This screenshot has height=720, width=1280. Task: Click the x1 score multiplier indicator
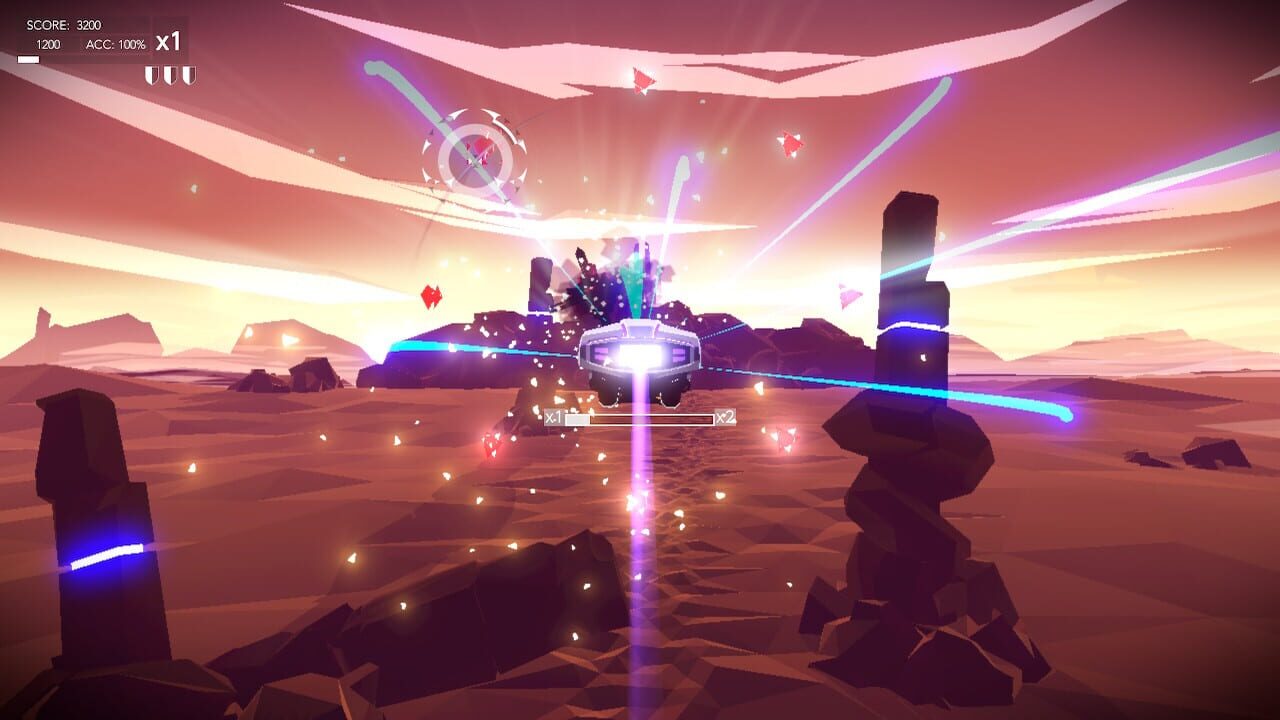(x=170, y=43)
